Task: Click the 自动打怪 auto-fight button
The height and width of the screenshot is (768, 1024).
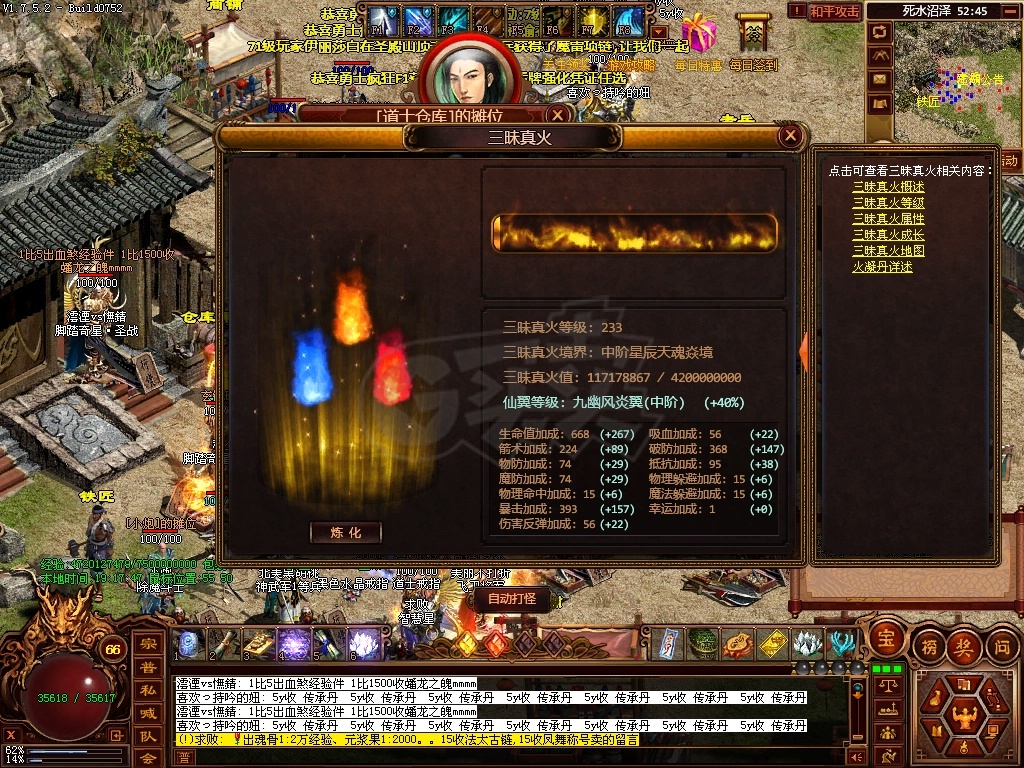Action: (511, 599)
